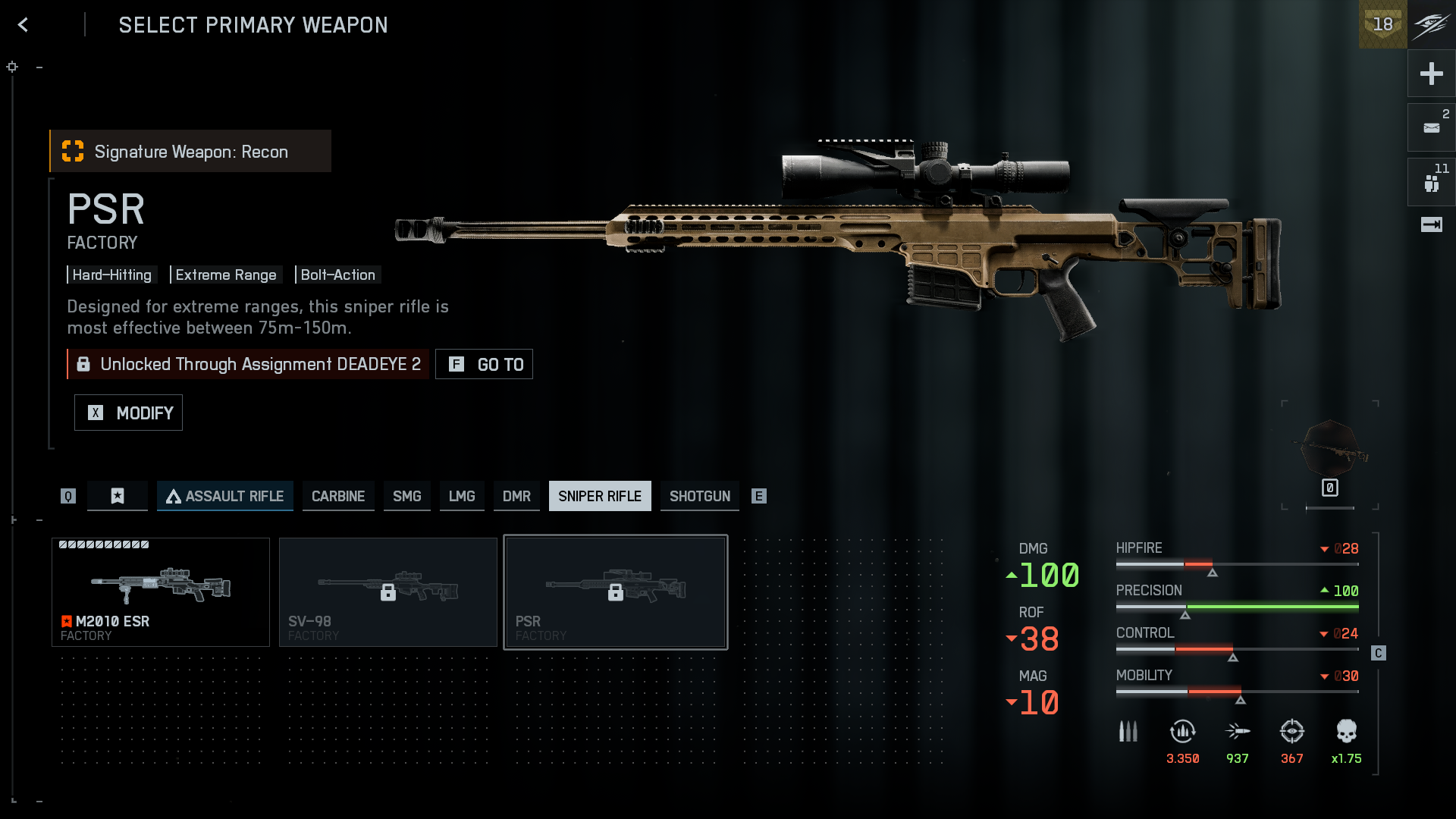The width and height of the screenshot is (1456, 819).
Task: Open the messages envelope icon
Action: 1431,127
